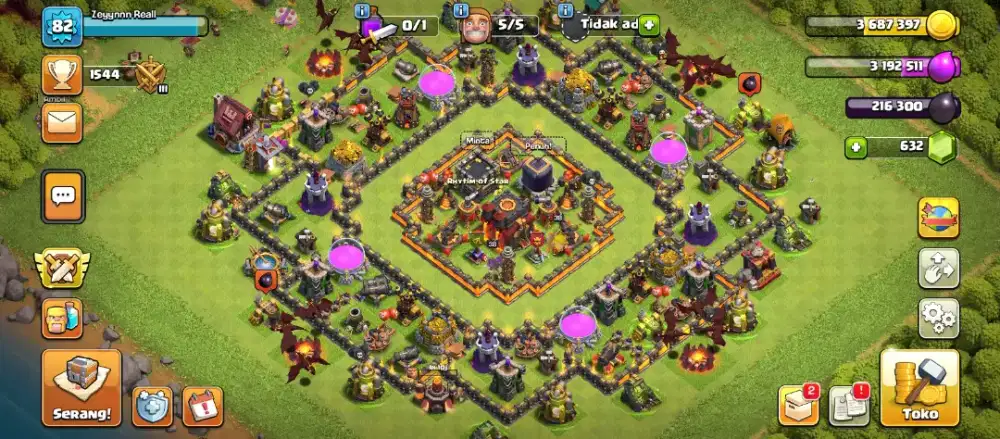Screen dimensions: 1000x439
Task: Open the Serang! attack button
Action: point(81,386)
